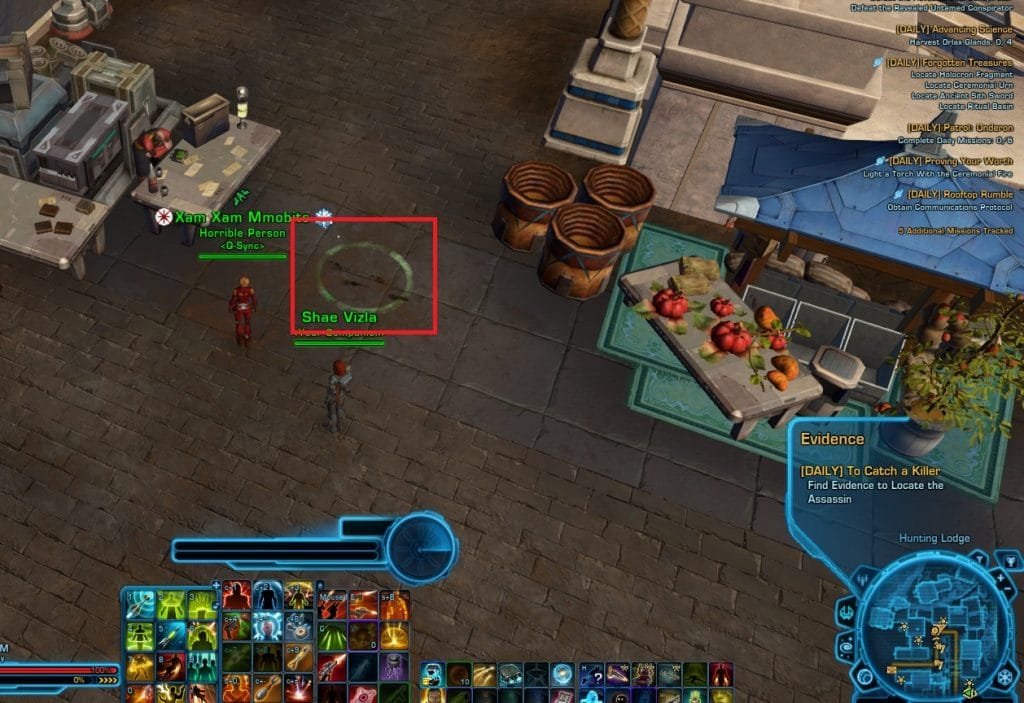Click the plus button atop the left hotbar
Image resolution: width=1024 pixels, height=703 pixels.
(x=215, y=585)
